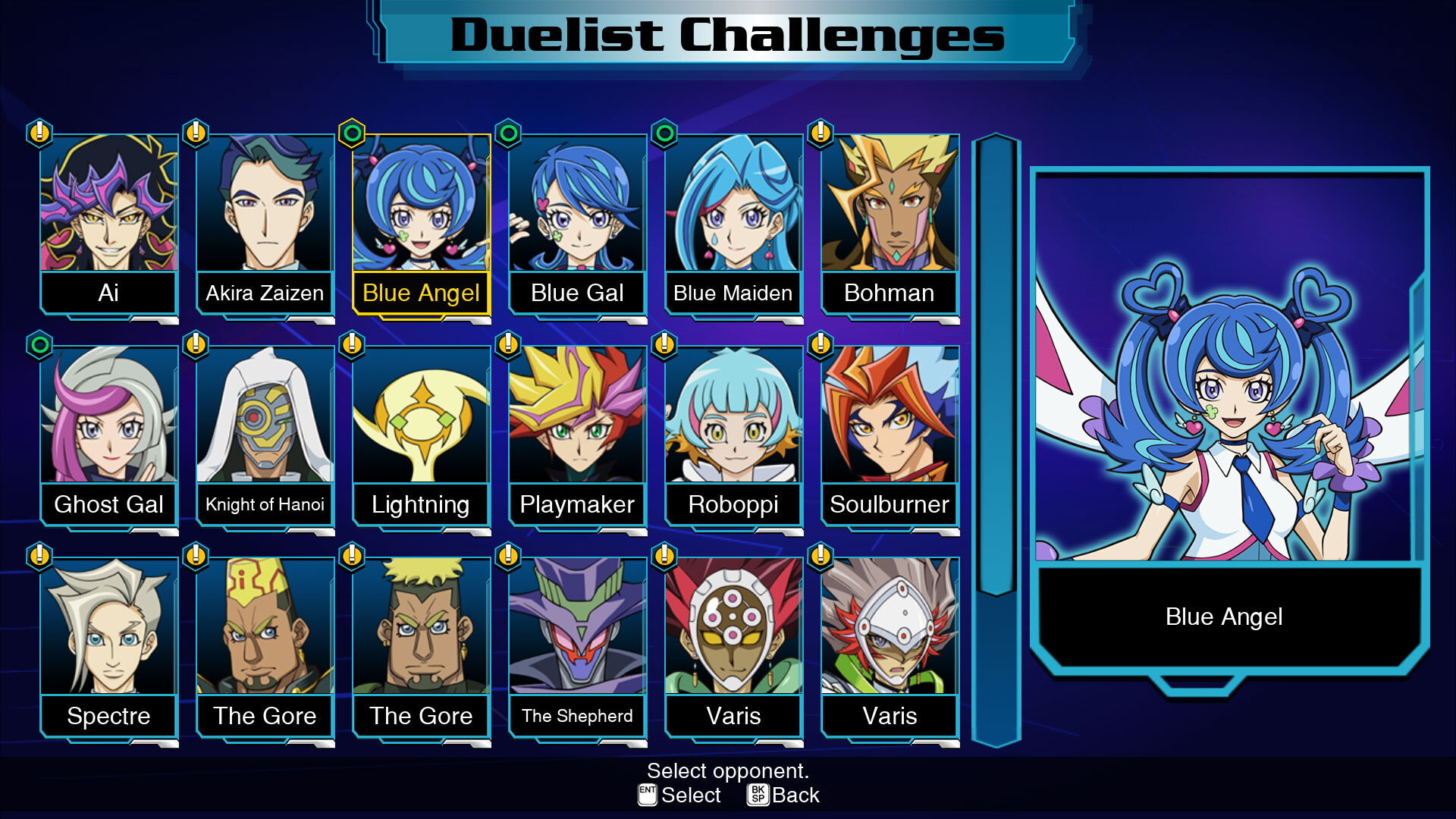Viewport: 1456px width, 819px height.
Task: Select the Ai opponent tile
Action: coord(108,224)
